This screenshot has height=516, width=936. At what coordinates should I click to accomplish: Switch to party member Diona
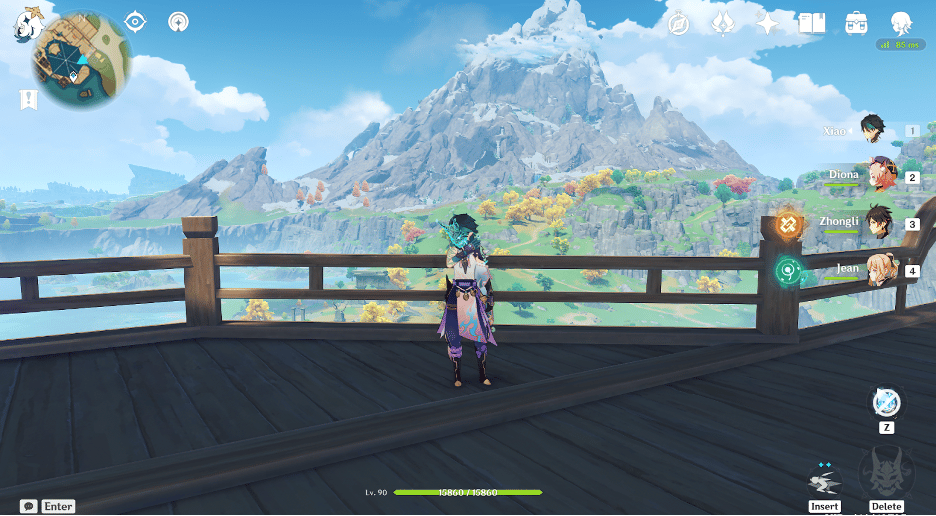point(880,176)
